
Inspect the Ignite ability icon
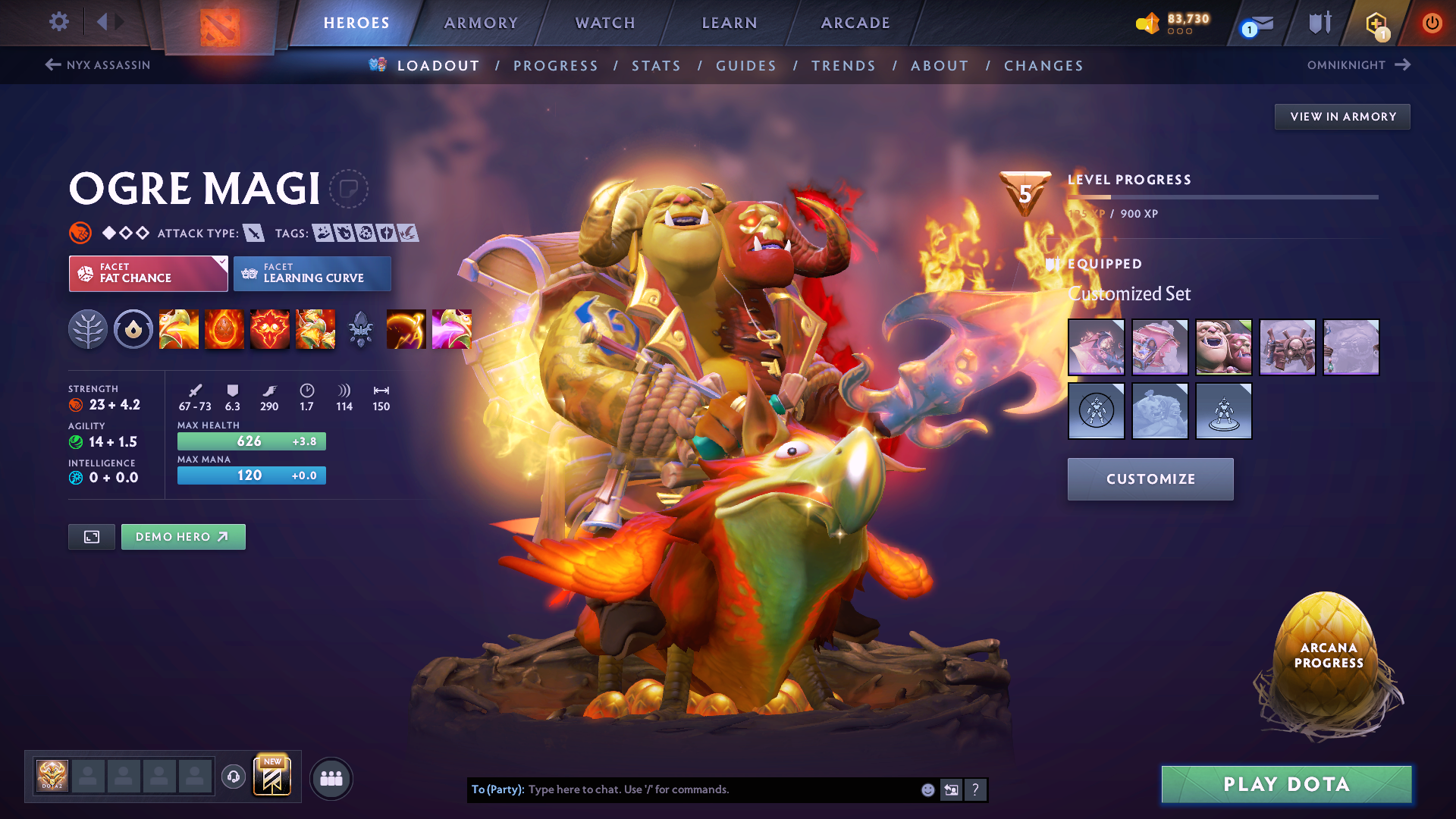point(224,329)
